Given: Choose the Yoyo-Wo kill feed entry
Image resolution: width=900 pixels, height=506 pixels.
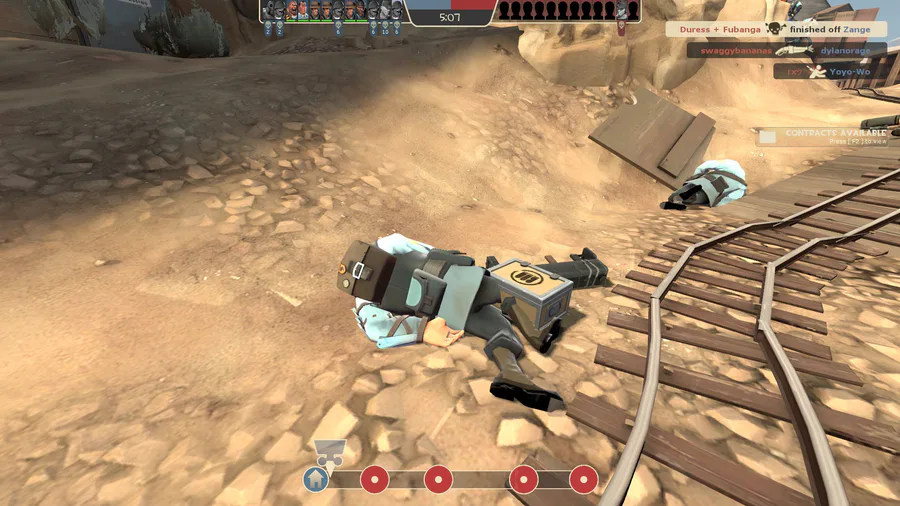Looking at the screenshot, I should (829, 72).
